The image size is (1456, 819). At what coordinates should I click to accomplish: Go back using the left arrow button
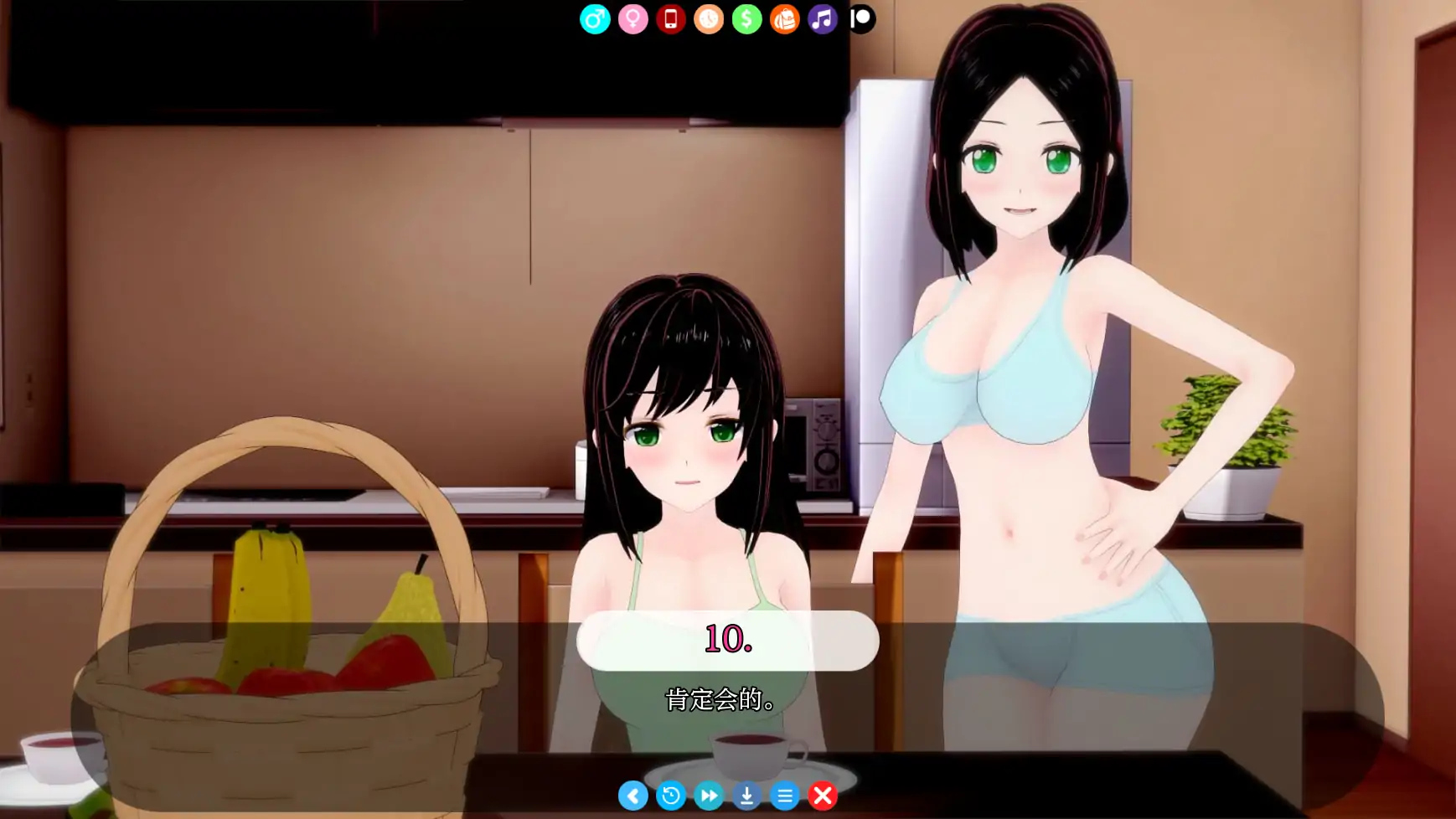coord(634,796)
